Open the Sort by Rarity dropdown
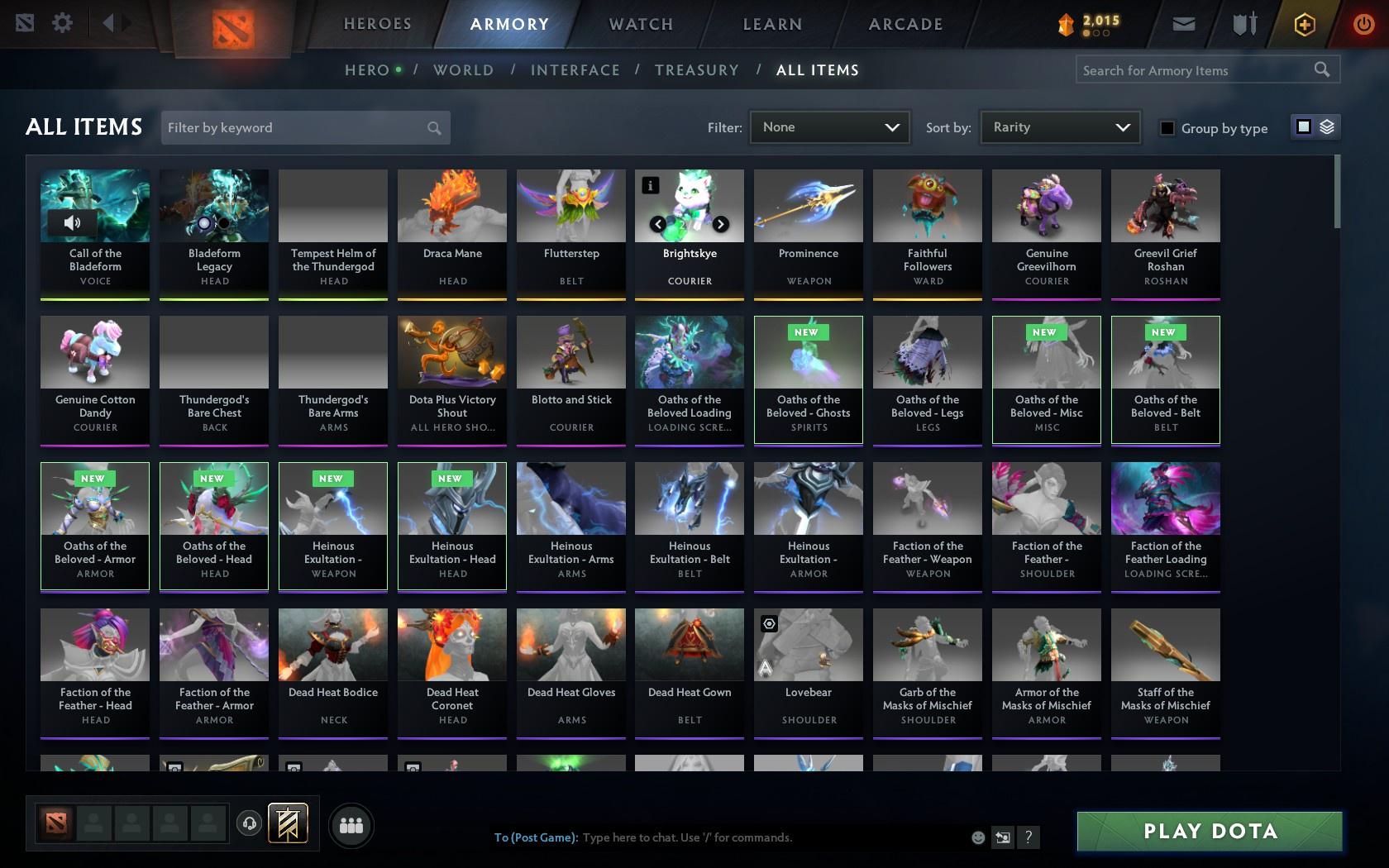 (x=1059, y=127)
